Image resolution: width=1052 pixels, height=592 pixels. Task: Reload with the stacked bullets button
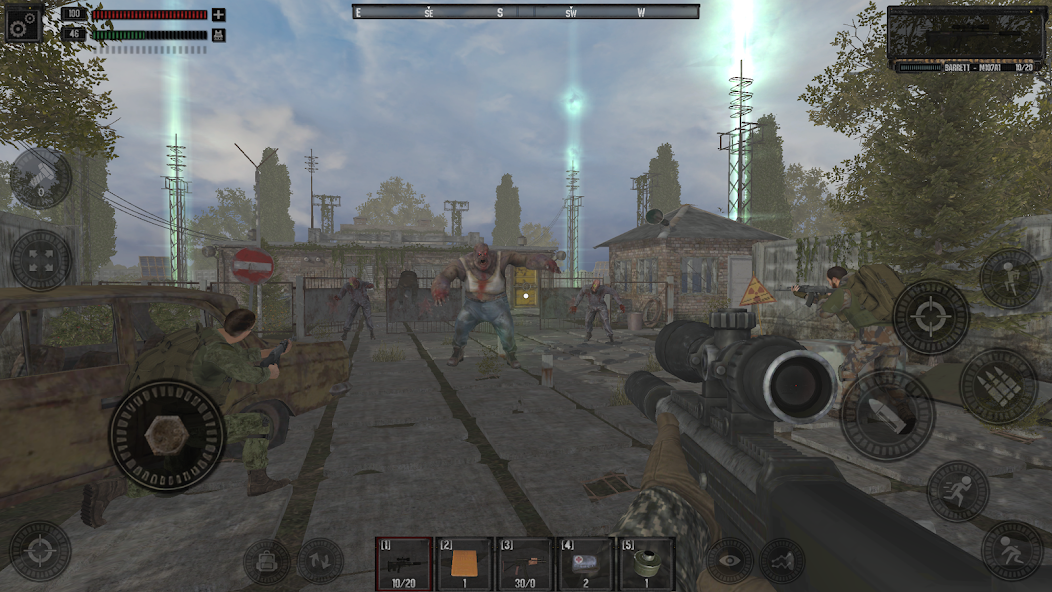[x=998, y=386]
